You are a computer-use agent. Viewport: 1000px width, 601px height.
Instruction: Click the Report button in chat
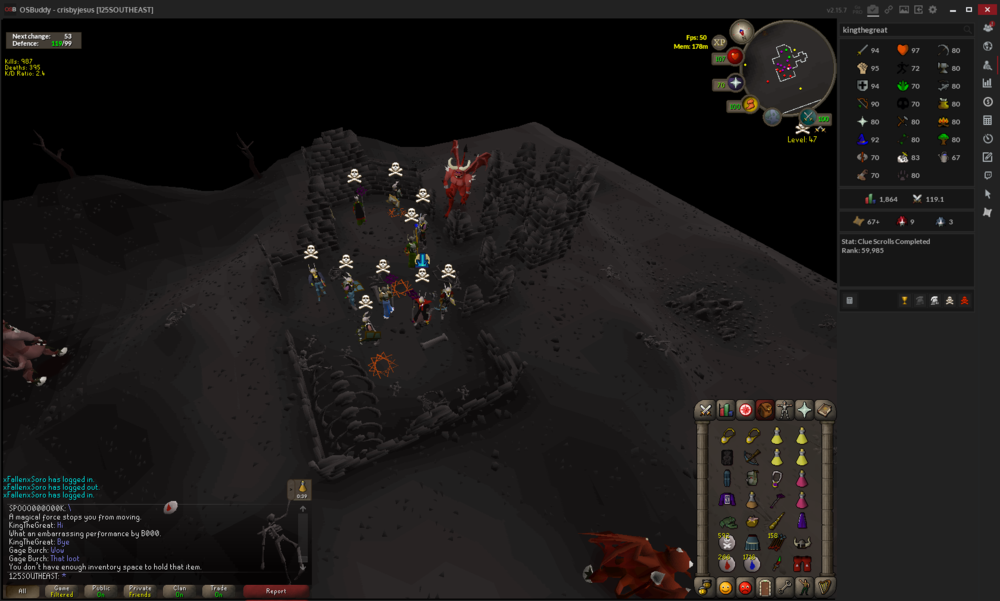coord(276,591)
